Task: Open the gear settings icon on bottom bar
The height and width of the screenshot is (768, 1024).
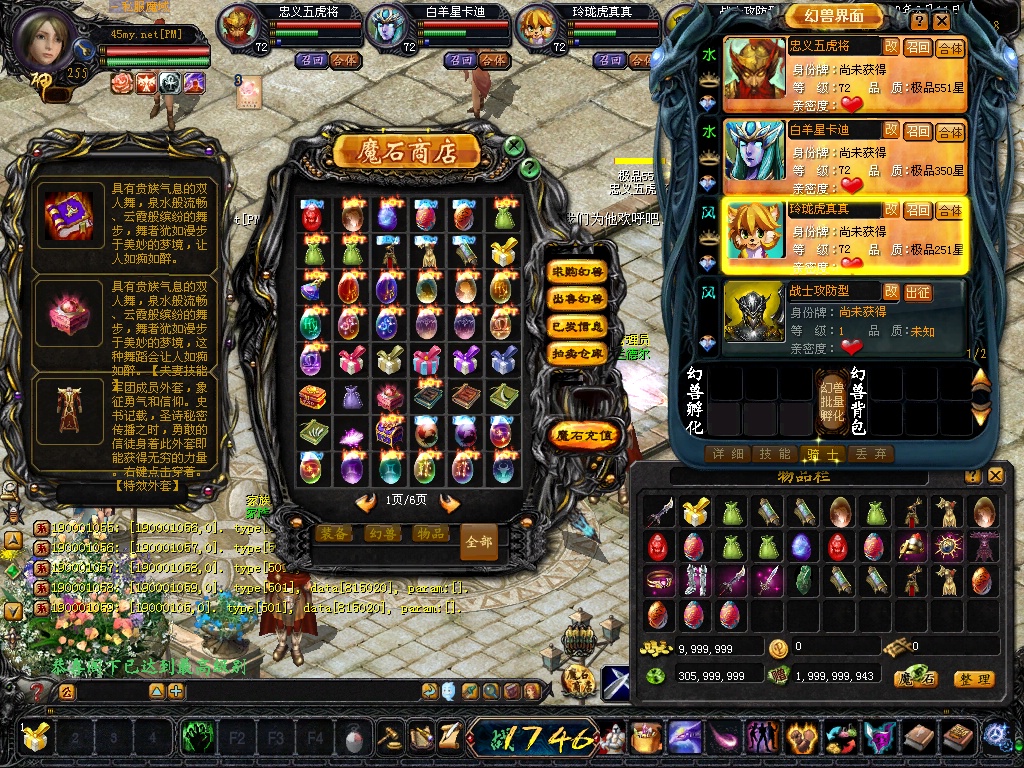Action: pos(995,737)
